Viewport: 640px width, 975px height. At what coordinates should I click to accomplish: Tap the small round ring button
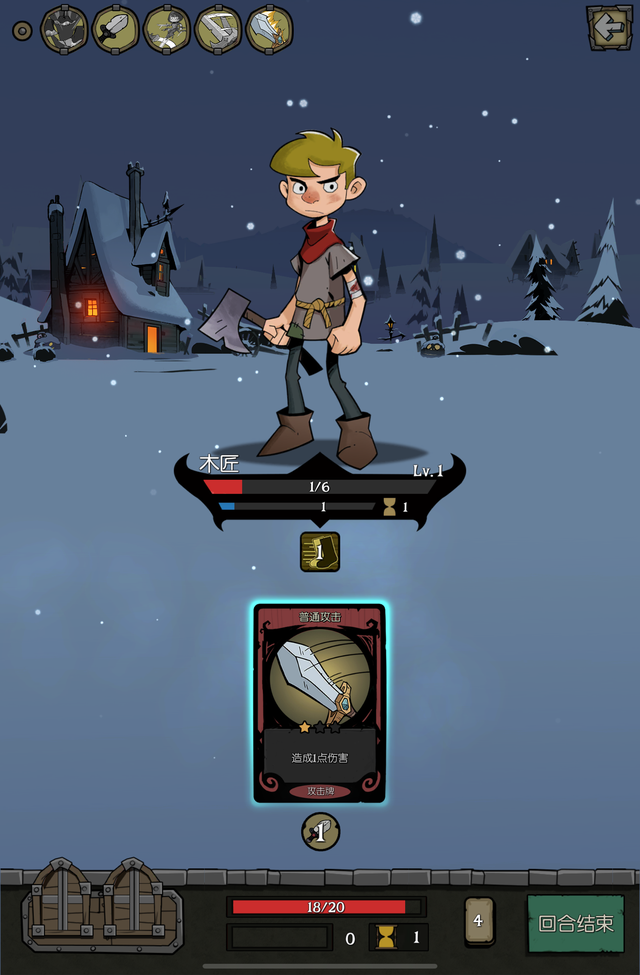click(22, 30)
